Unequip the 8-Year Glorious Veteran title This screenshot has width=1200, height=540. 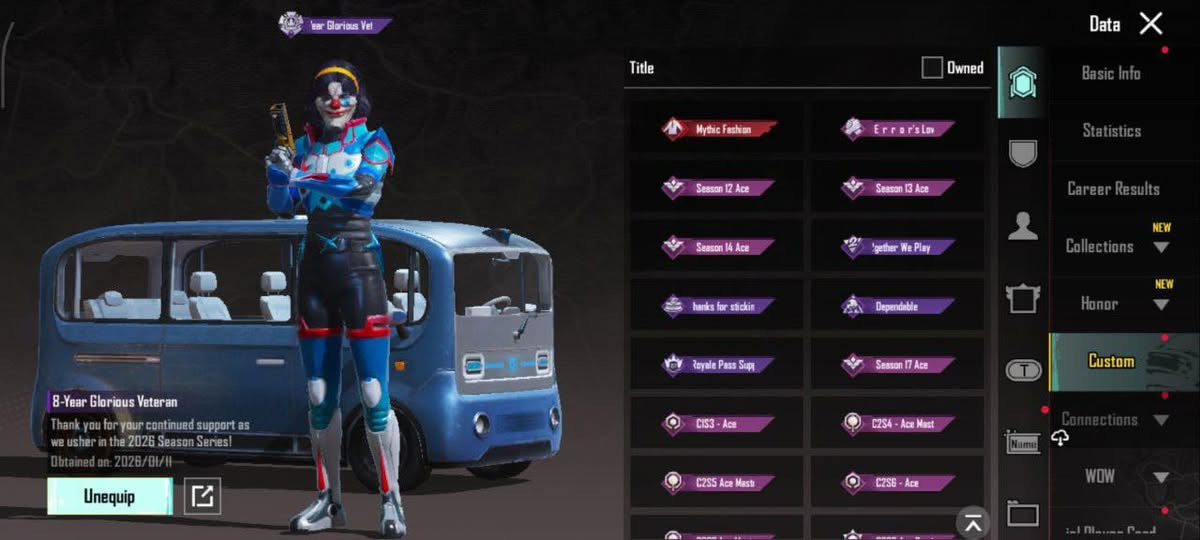(x=110, y=497)
